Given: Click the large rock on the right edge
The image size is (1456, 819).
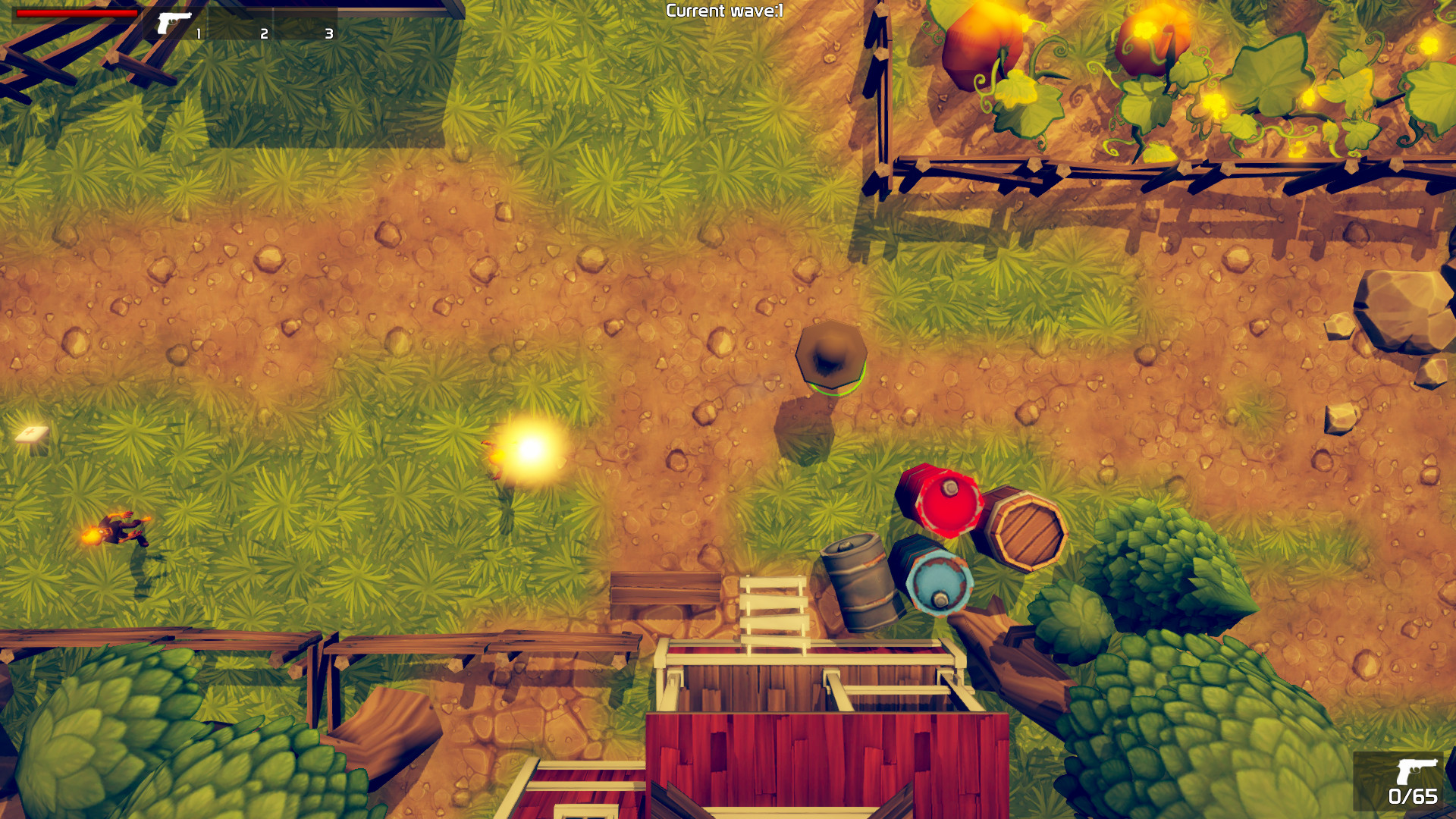Looking at the screenshot, I should click(1400, 311).
